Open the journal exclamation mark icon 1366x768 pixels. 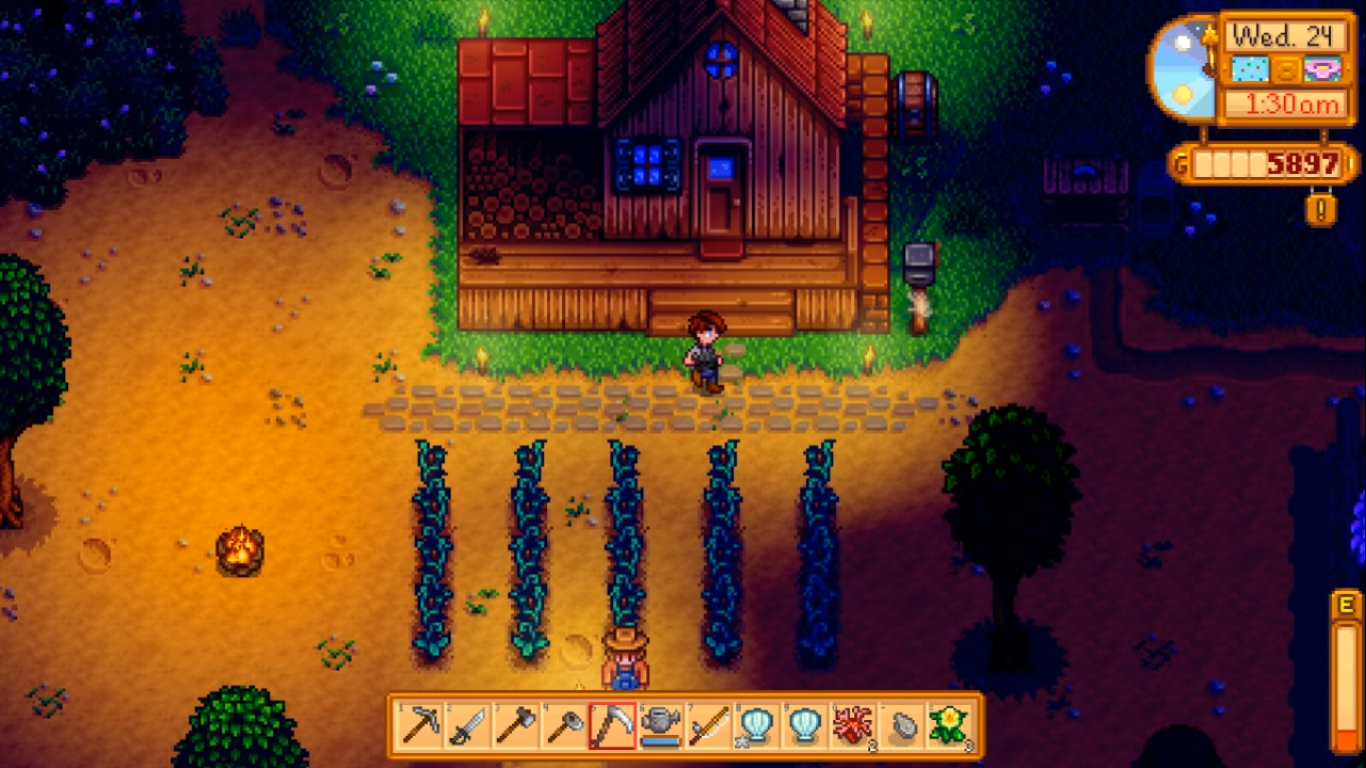click(x=1321, y=210)
